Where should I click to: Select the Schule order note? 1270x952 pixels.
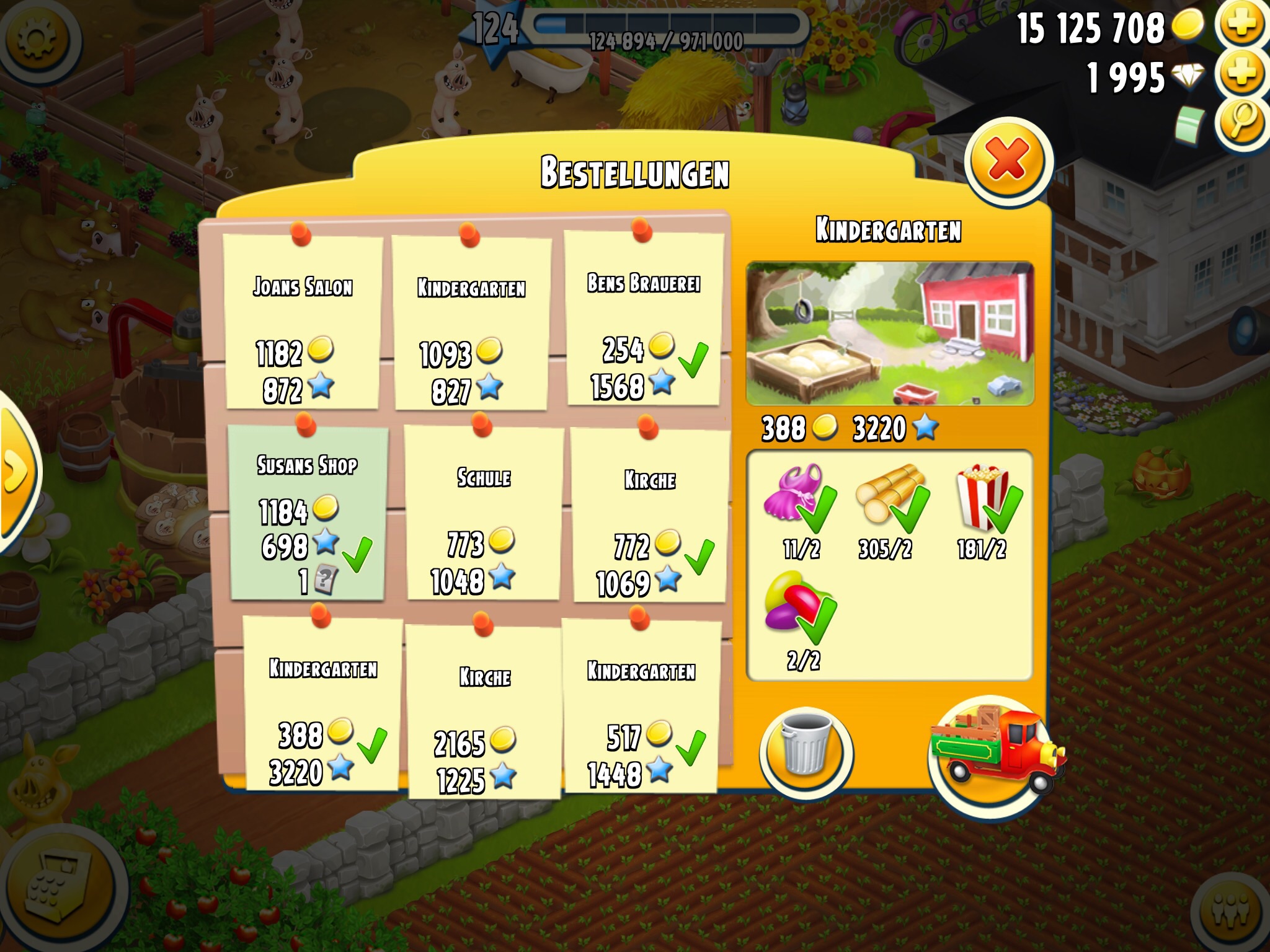coord(484,514)
